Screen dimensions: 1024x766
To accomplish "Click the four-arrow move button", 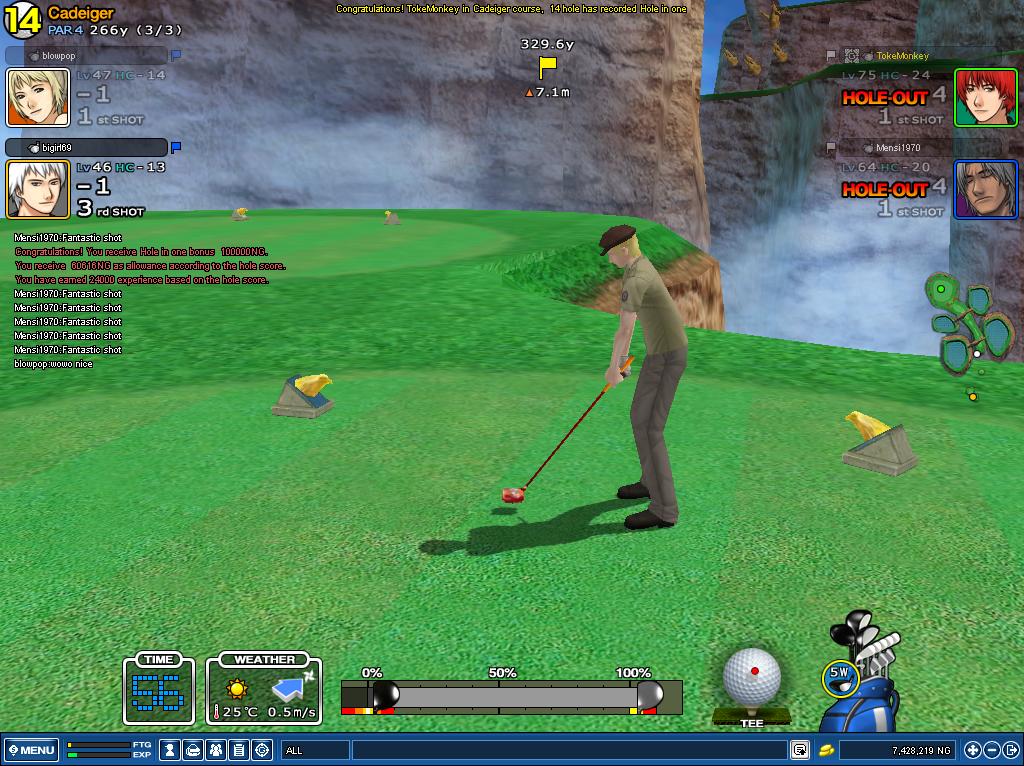I will 972,750.
